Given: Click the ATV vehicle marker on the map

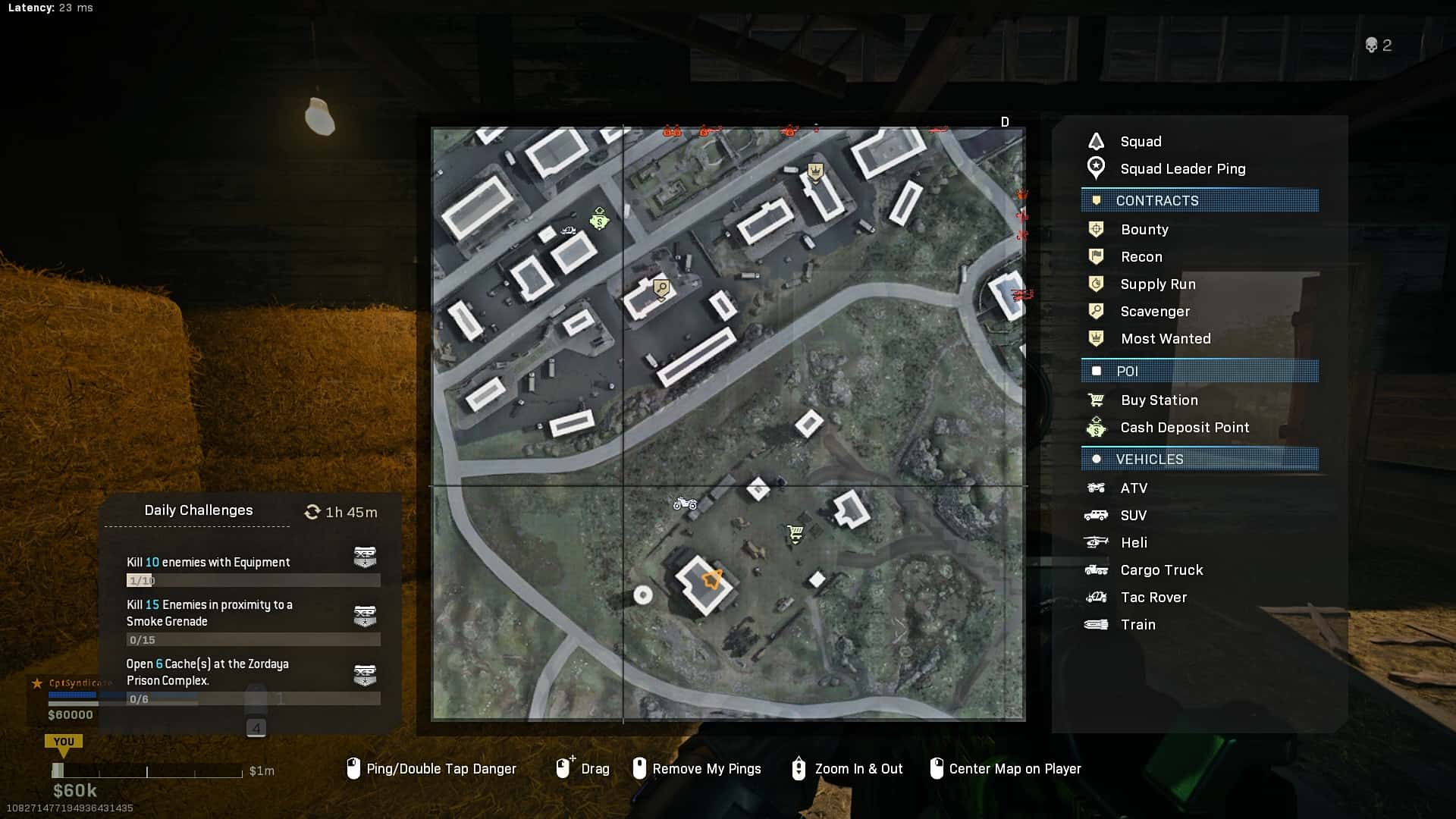Looking at the screenshot, I should click(685, 503).
